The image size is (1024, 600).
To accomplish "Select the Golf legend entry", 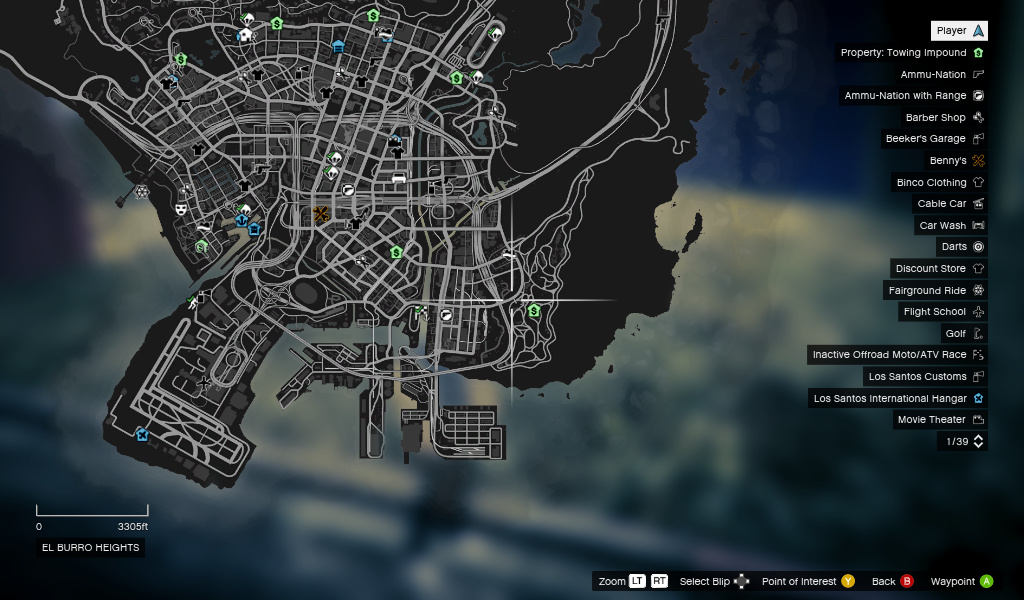I will (963, 334).
